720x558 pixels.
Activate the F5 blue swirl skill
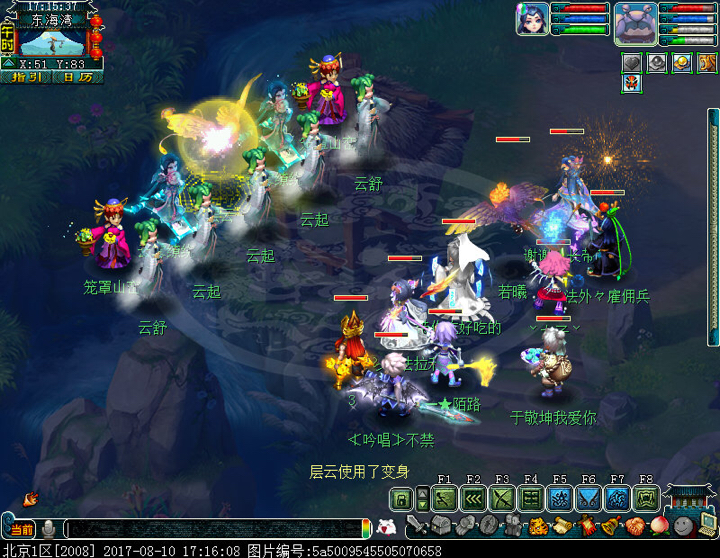tap(559, 497)
